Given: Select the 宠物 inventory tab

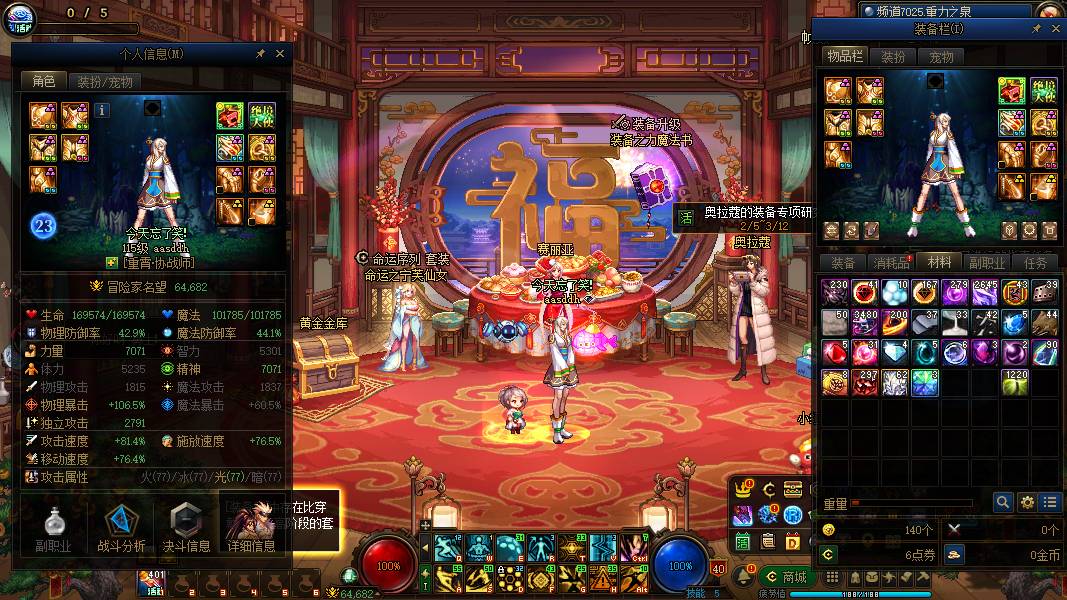Looking at the screenshot, I should pyautogui.click(x=942, y=58).
